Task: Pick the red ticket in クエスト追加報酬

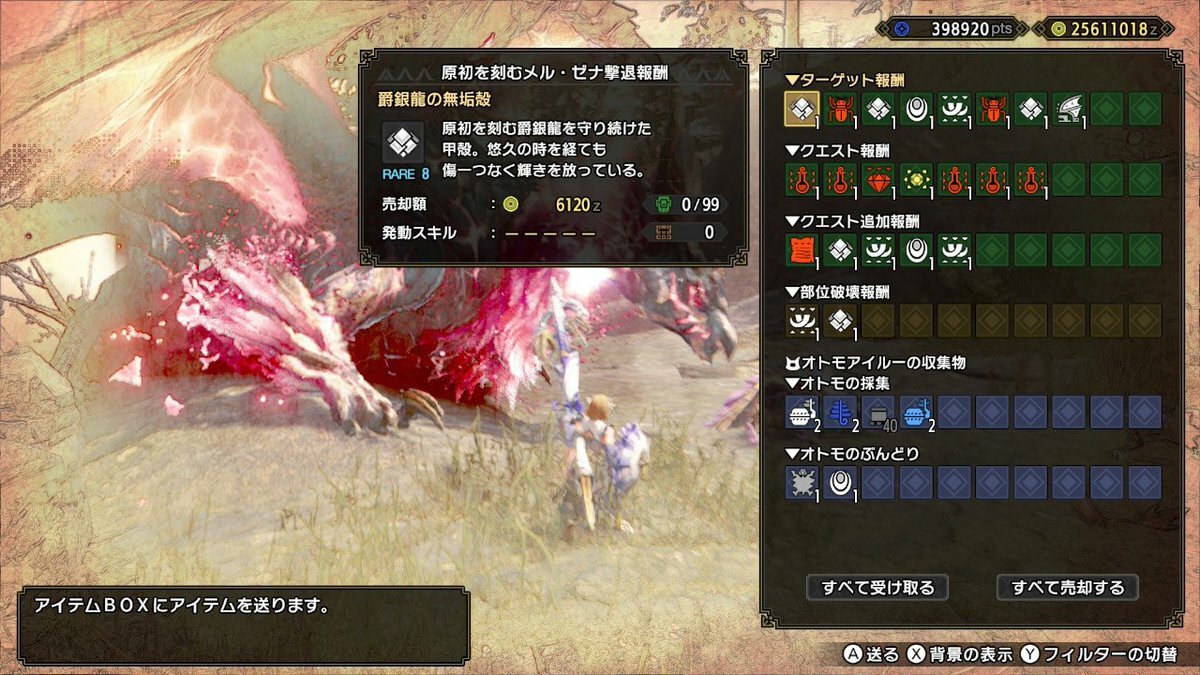Action: pyautogui.click(x=802, y=250)
